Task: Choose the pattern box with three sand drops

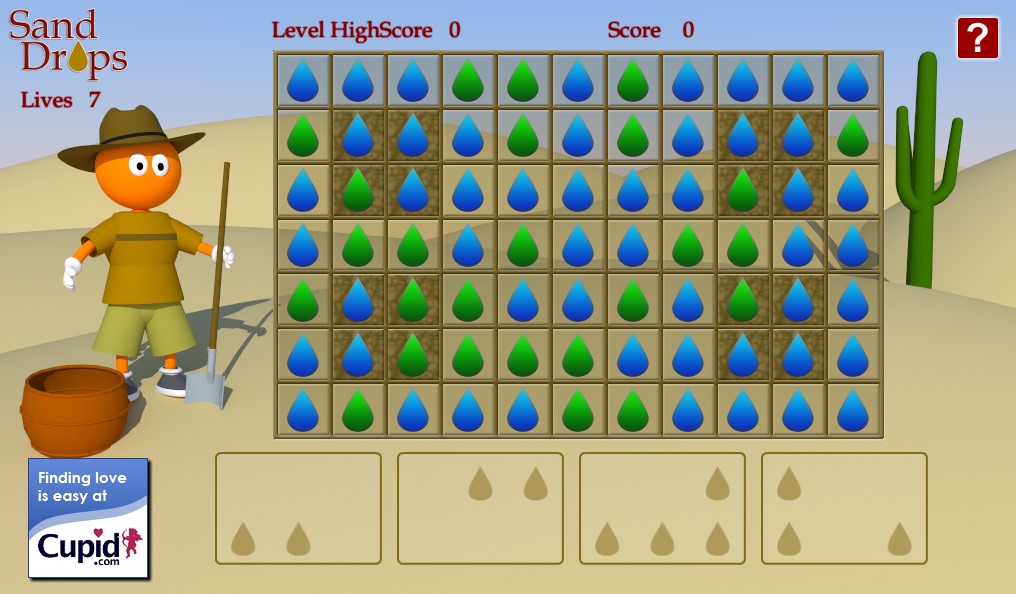Action: (844, 508)
